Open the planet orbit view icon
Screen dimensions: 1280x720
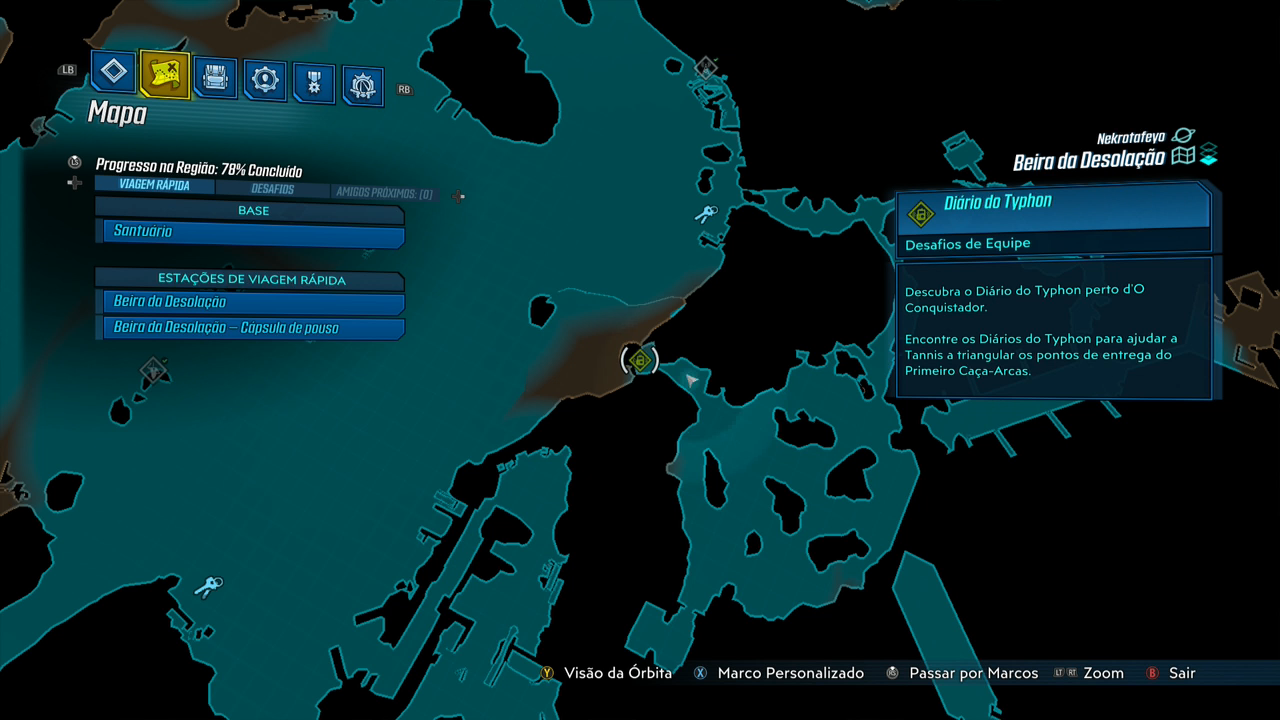point(1184,136)
